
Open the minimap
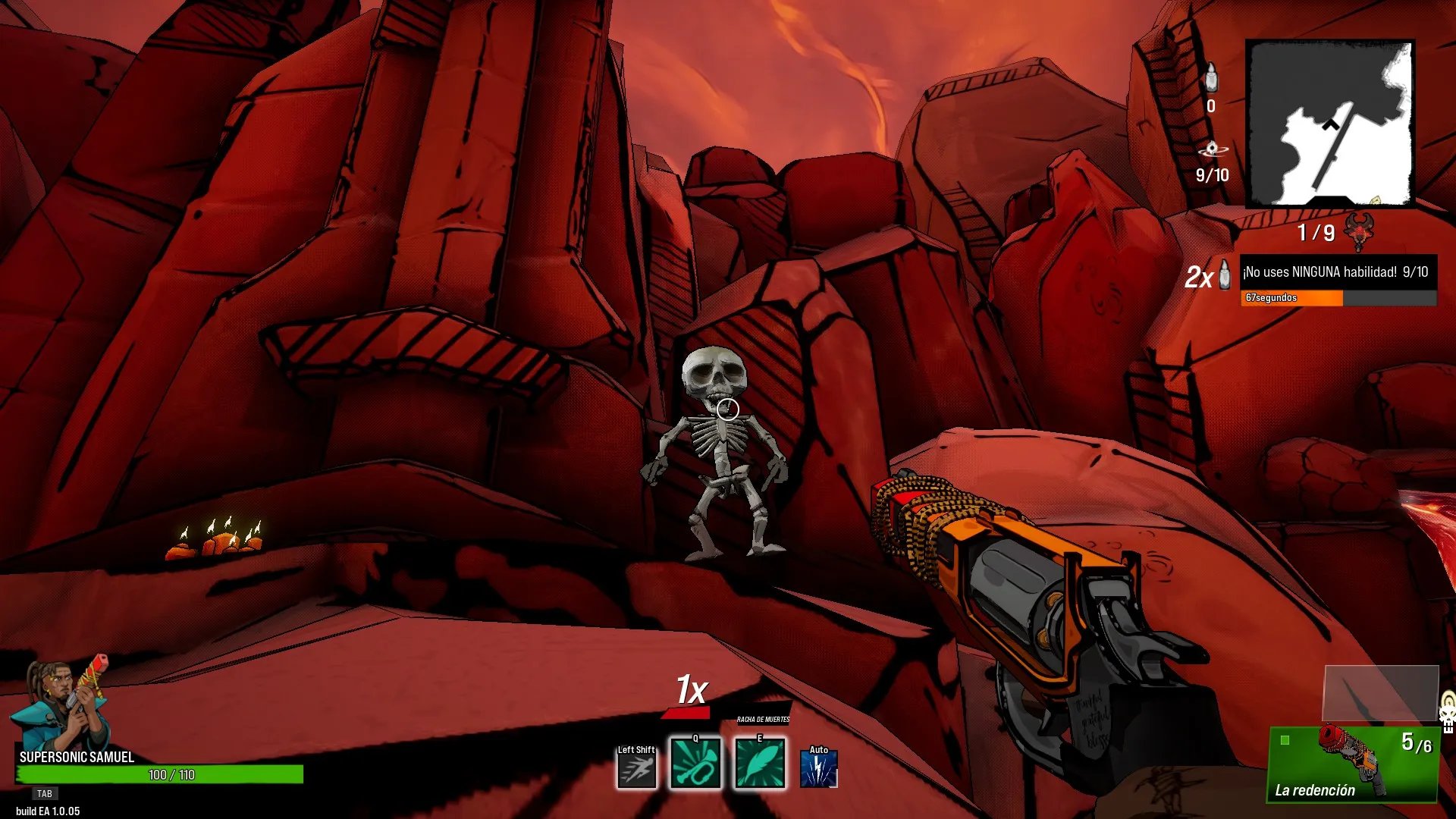(1330, 124)
